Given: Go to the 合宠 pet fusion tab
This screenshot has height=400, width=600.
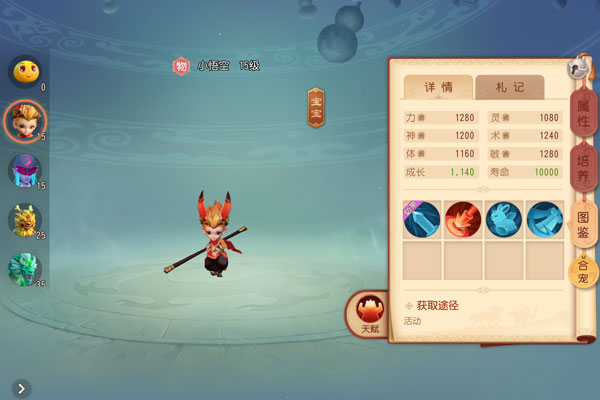Looking at the screenshot, I should pyautogui.click(x=582, y=270).
